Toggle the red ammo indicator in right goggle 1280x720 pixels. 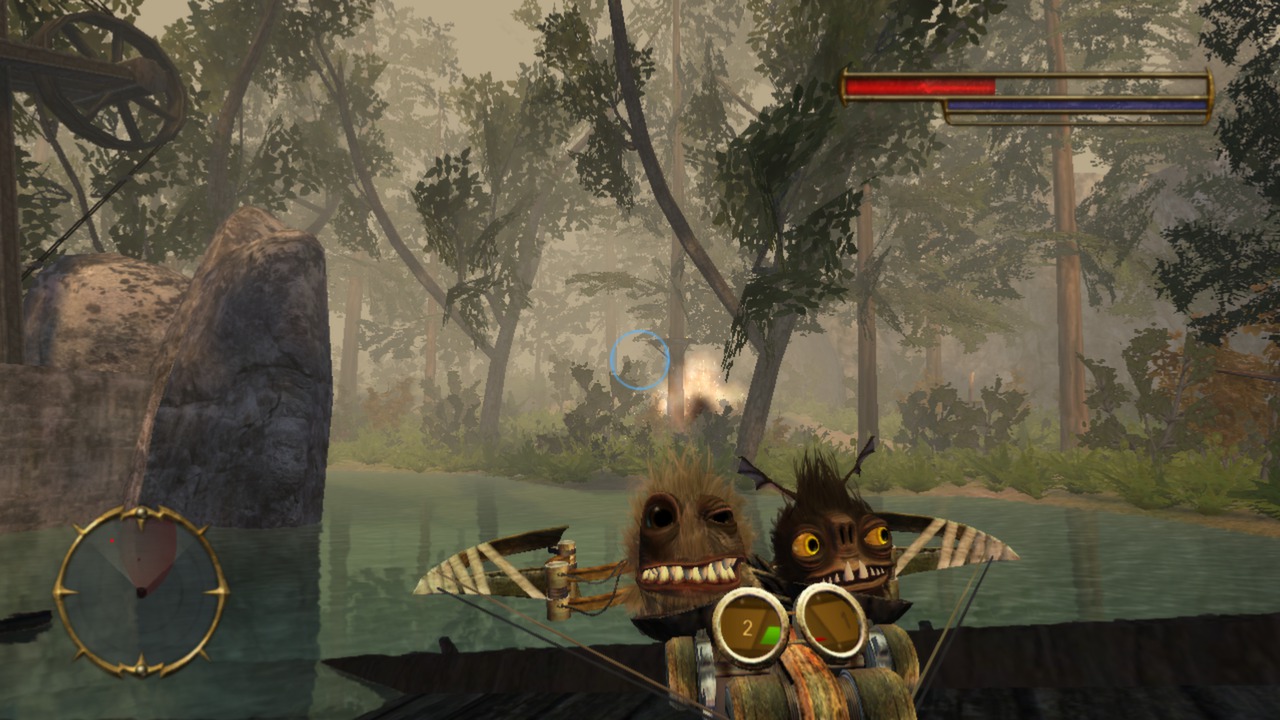click(820, 639)
